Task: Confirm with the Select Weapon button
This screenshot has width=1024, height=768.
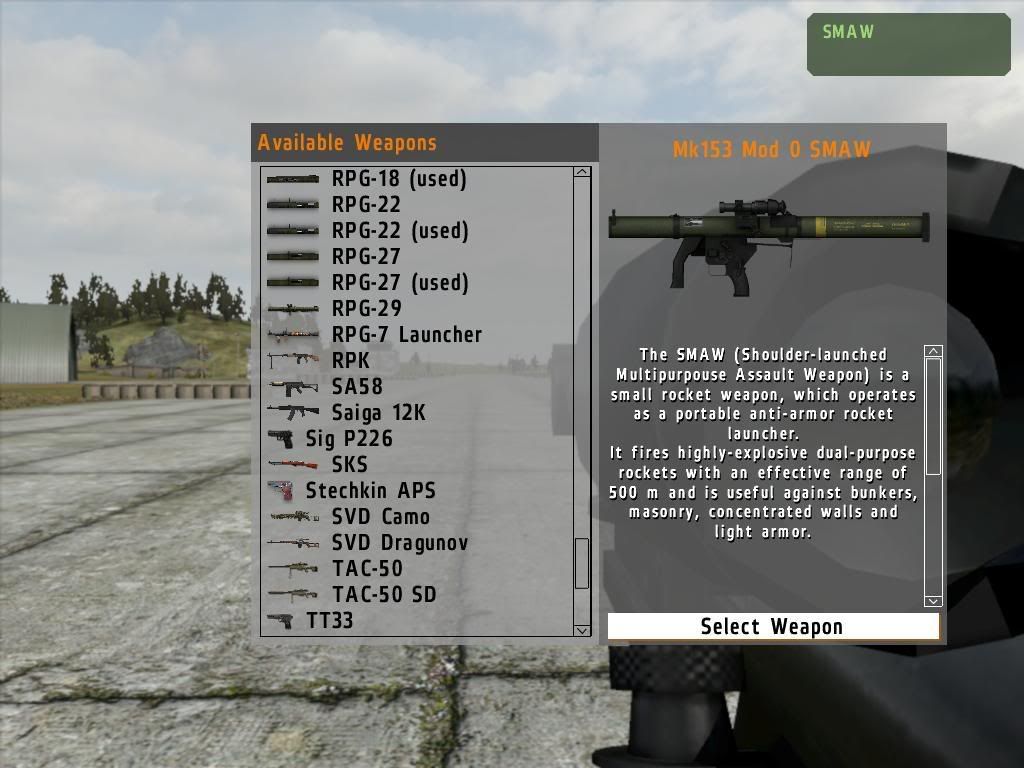Action: click(773, 627)
